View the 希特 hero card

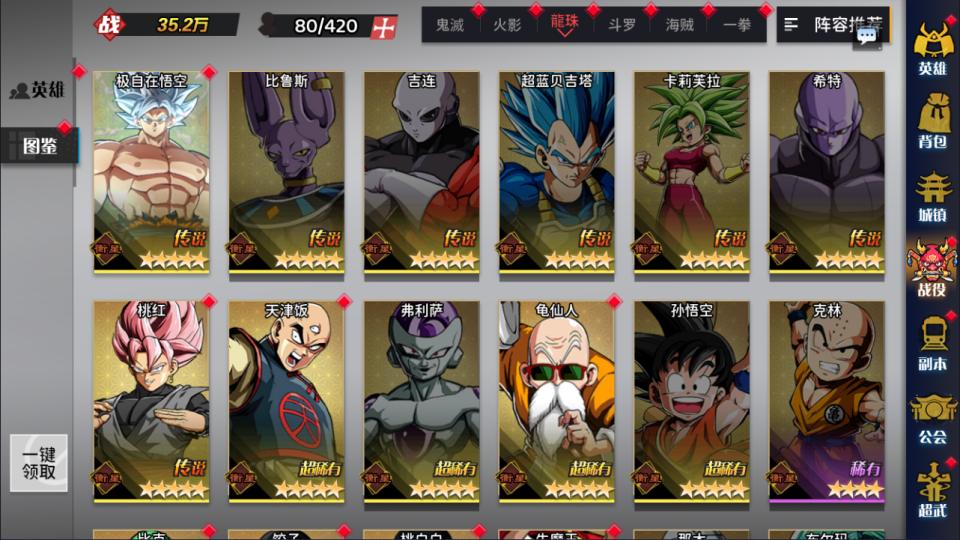826,172
